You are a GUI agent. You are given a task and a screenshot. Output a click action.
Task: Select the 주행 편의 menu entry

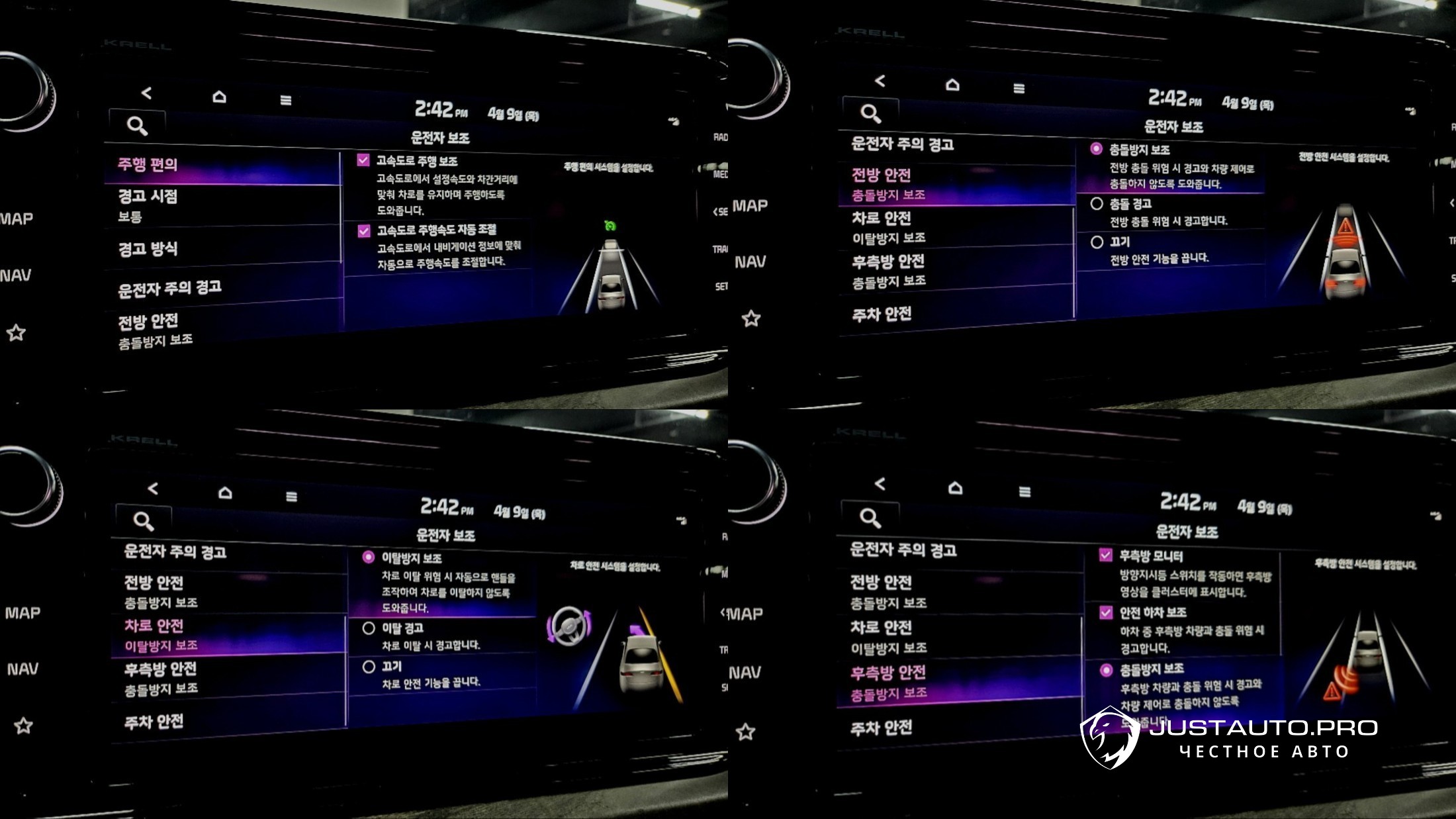148,165
